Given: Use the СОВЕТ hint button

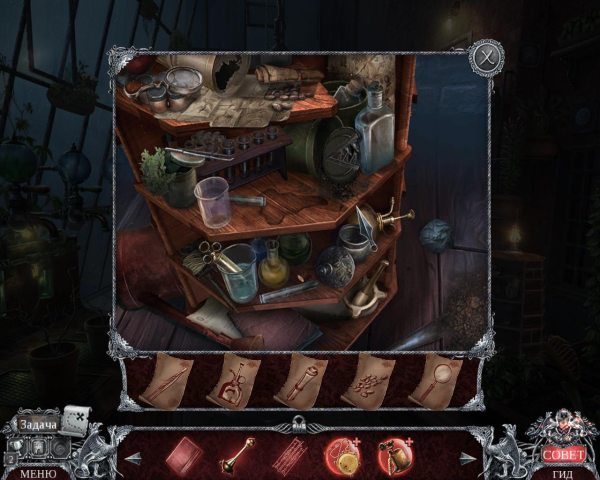Looking at the screenshot, I should (x=563, y=454).
